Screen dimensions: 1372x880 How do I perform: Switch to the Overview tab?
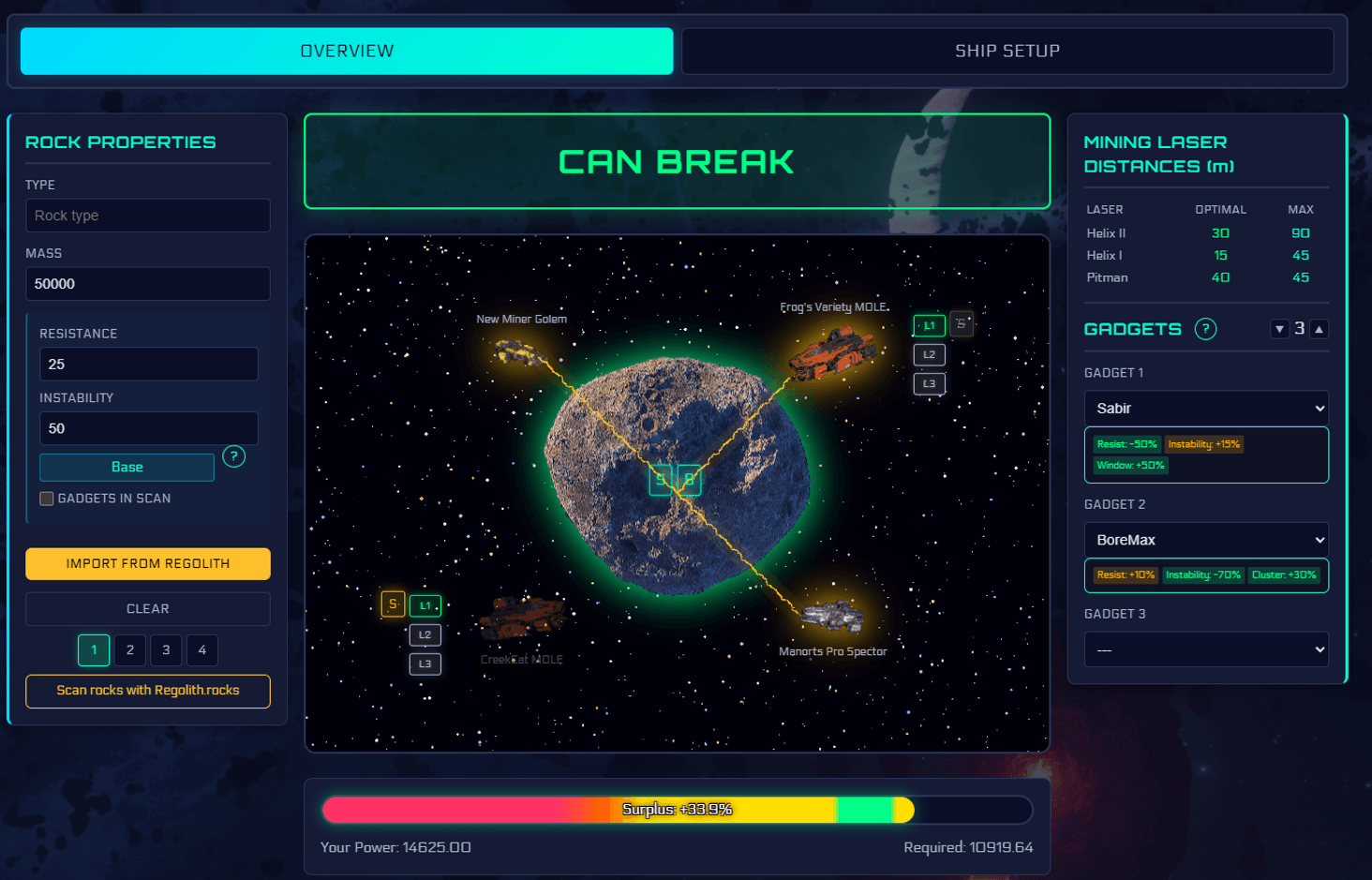346,51
